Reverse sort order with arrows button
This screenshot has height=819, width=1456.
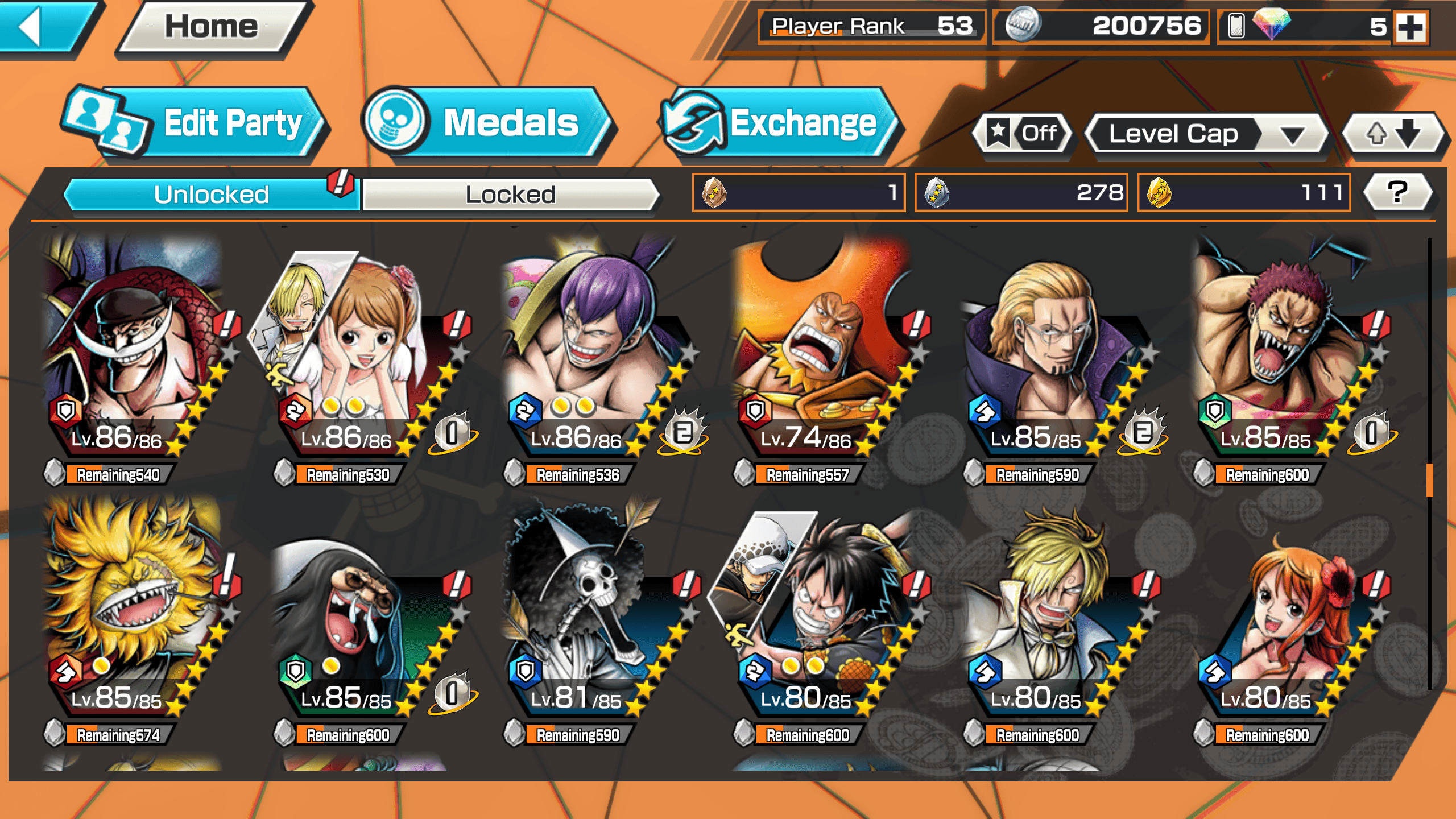tap(1392, 134)
